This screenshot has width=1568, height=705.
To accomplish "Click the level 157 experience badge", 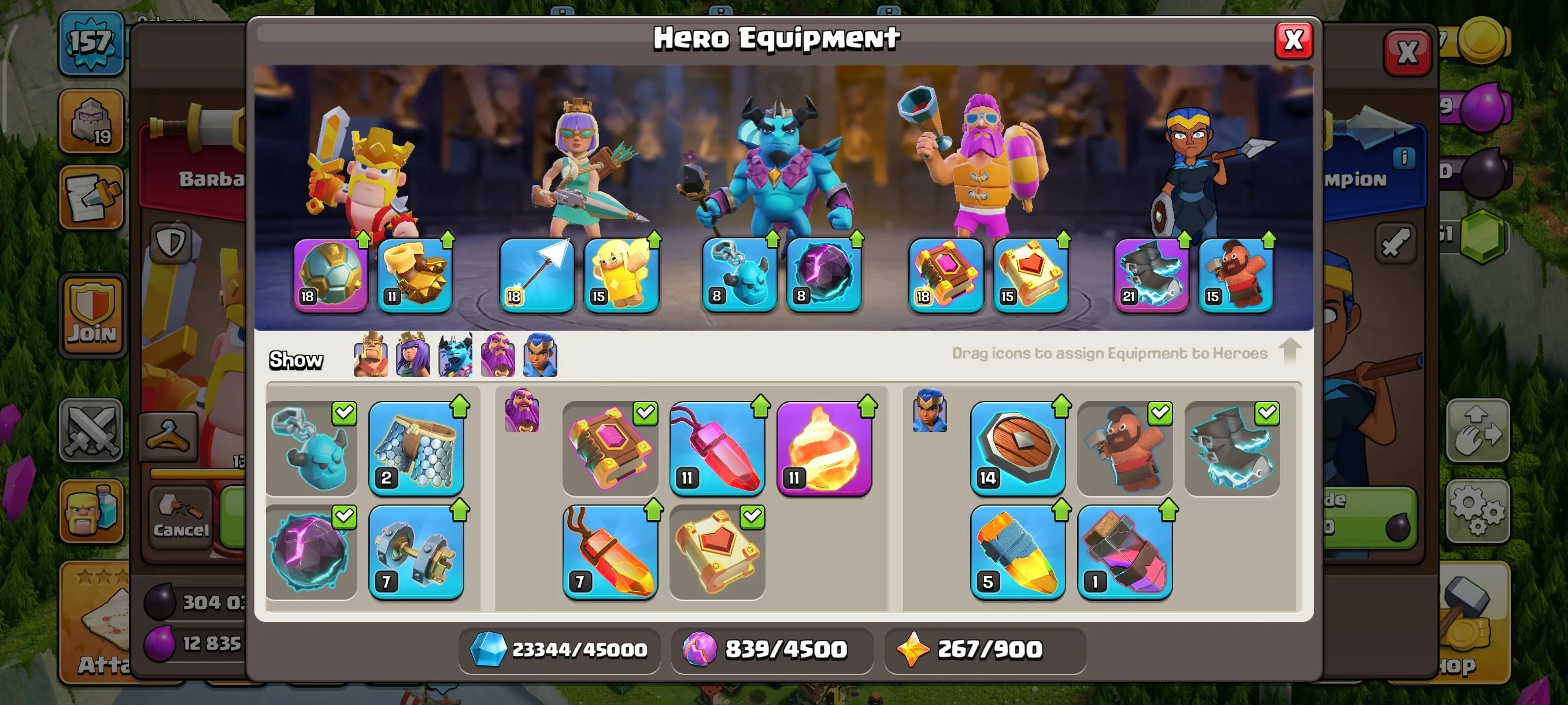I will tap(91, 41).
